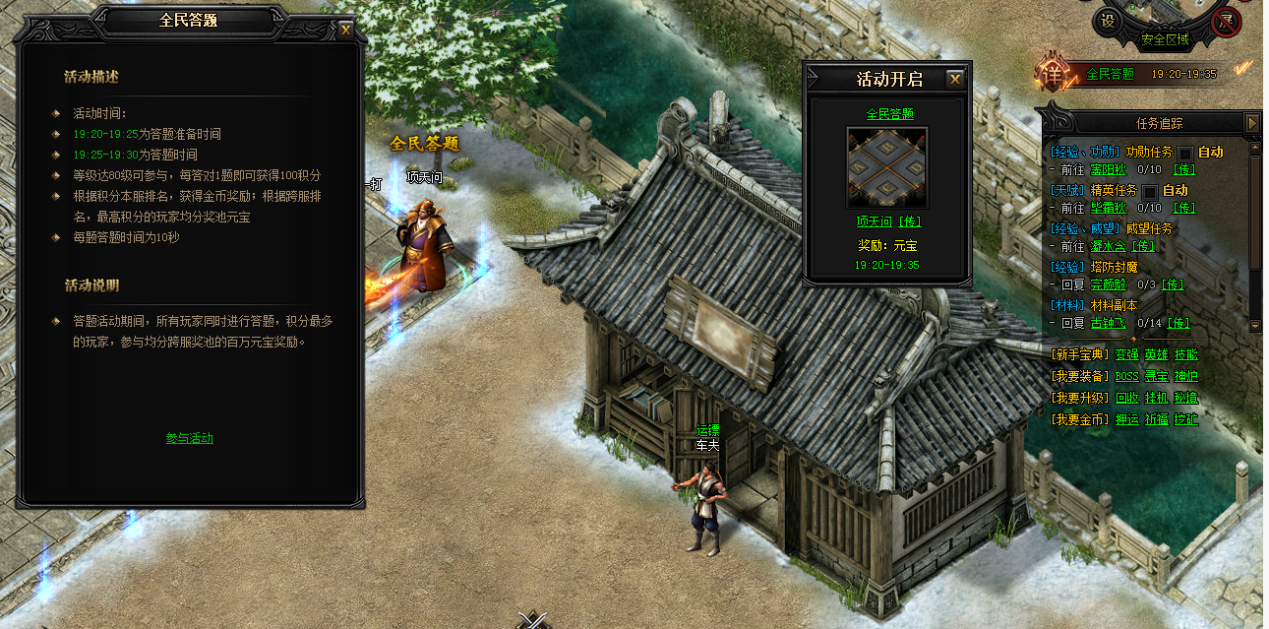This screenshot has height=629, width=1269.
Task: Collapse the 任务追踪 panel with arrow button
Action: (1252, 122)
